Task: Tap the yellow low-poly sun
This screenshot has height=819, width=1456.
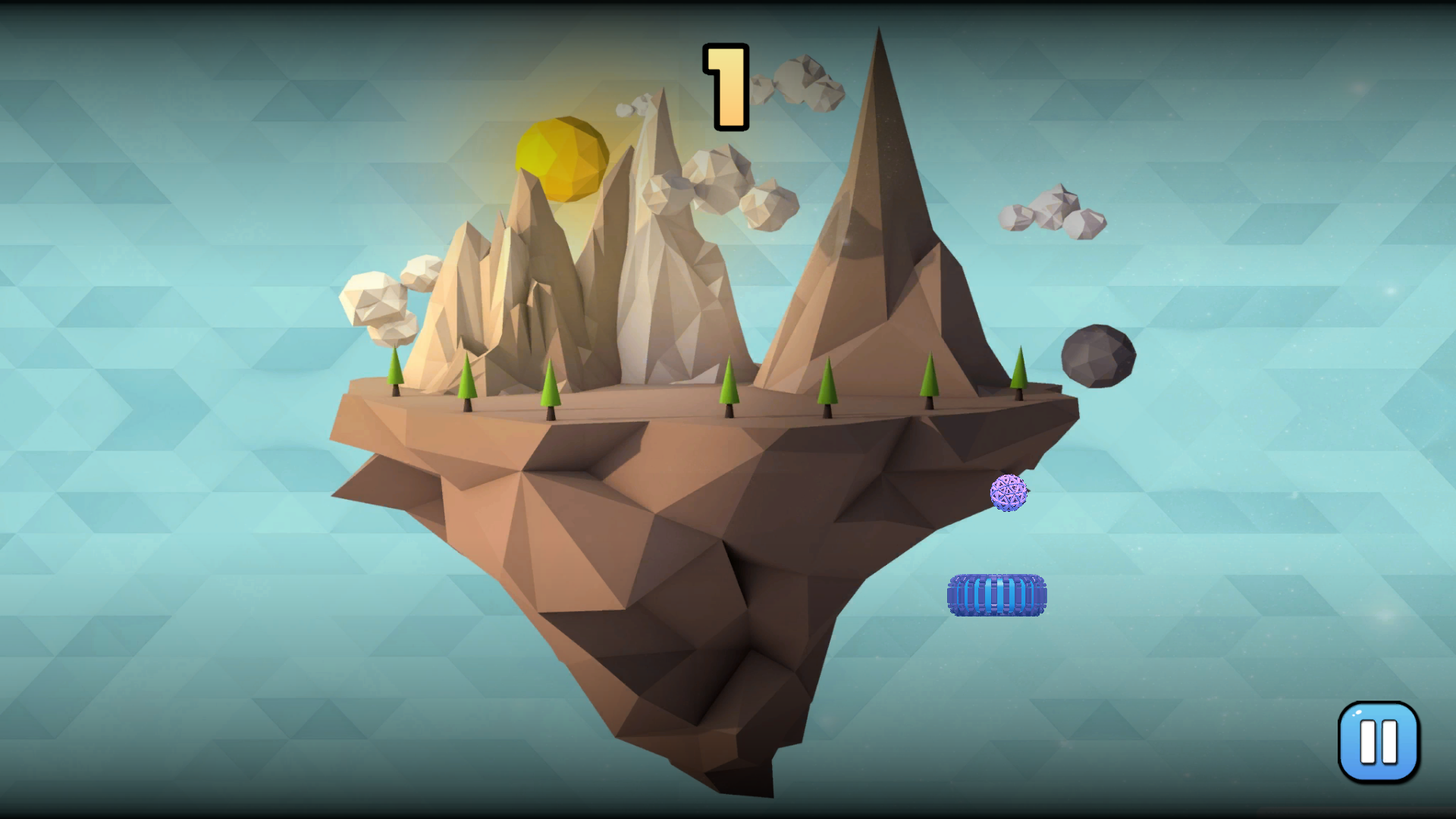Action: tap(562, 159)
